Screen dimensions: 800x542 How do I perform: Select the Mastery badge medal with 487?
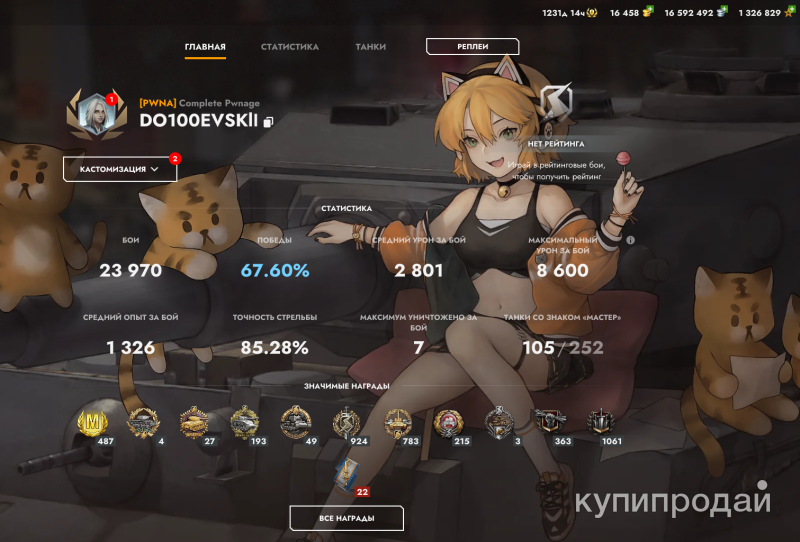(x=93, y=423)
